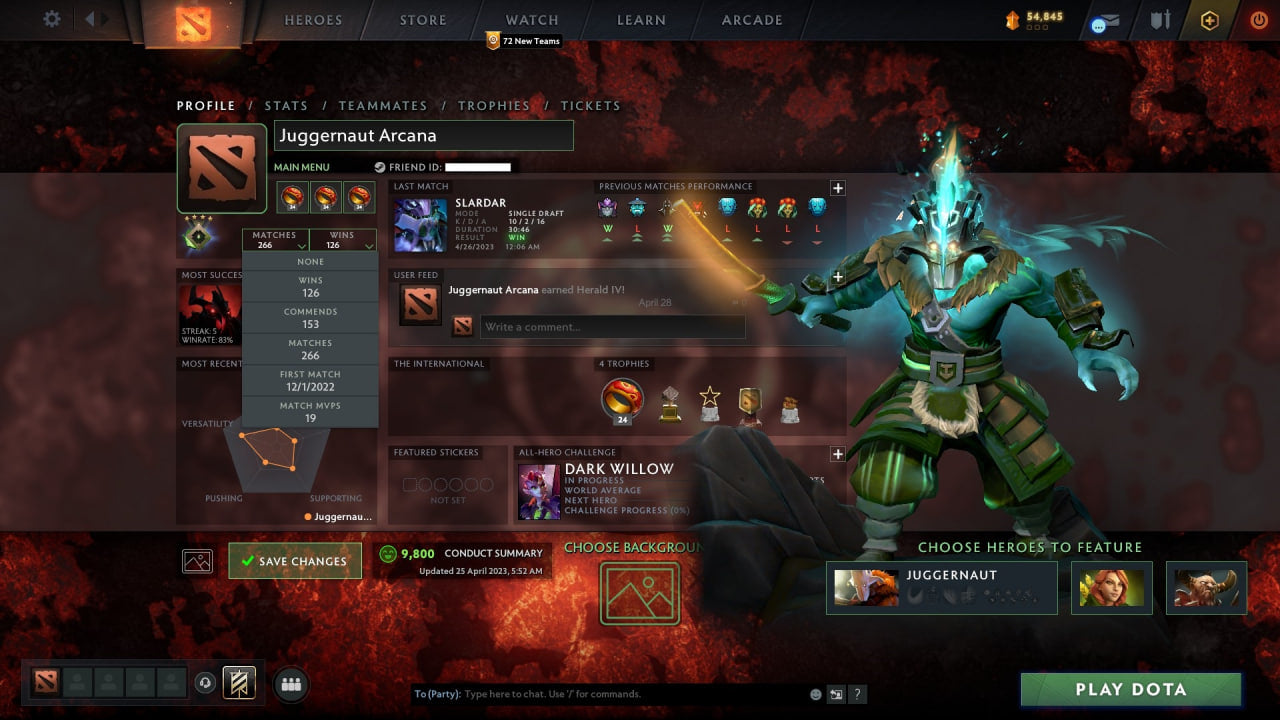
Task: Expand Previous Matches Performance with the plus
Action: coord(837,188)
